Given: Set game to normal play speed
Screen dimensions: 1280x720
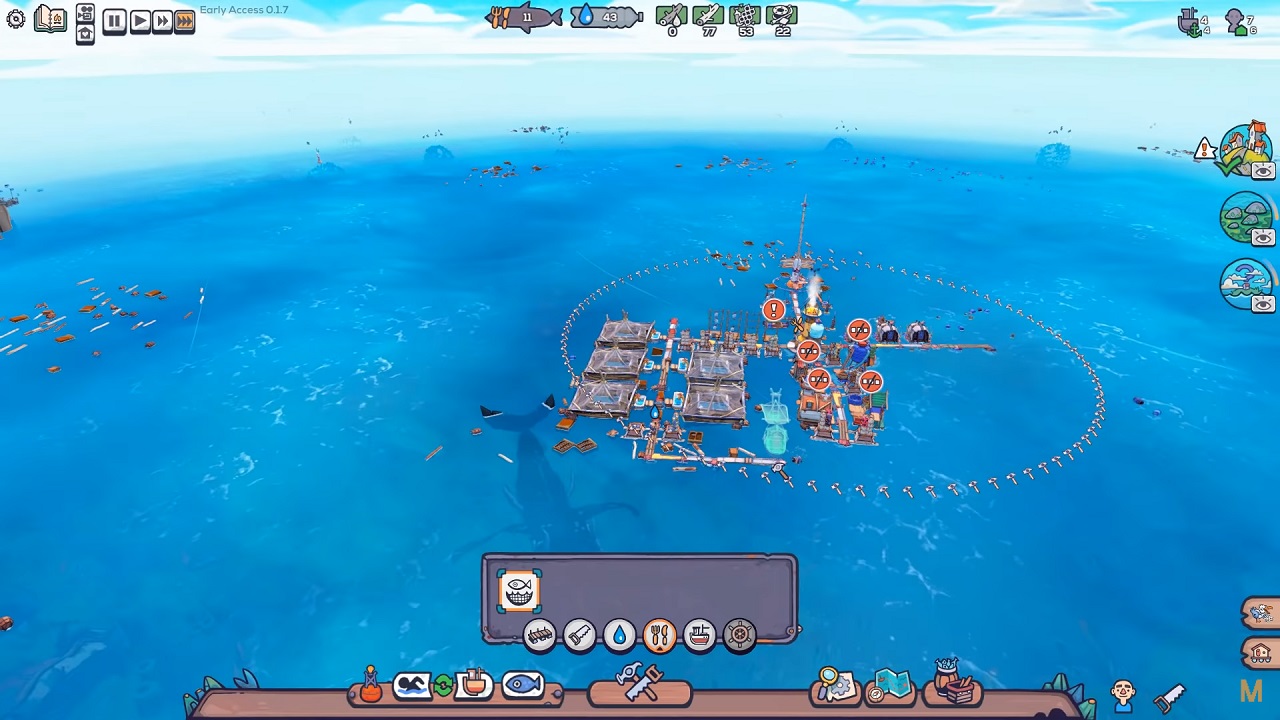Looking at the screenshot, I should (x=139, y=21).
